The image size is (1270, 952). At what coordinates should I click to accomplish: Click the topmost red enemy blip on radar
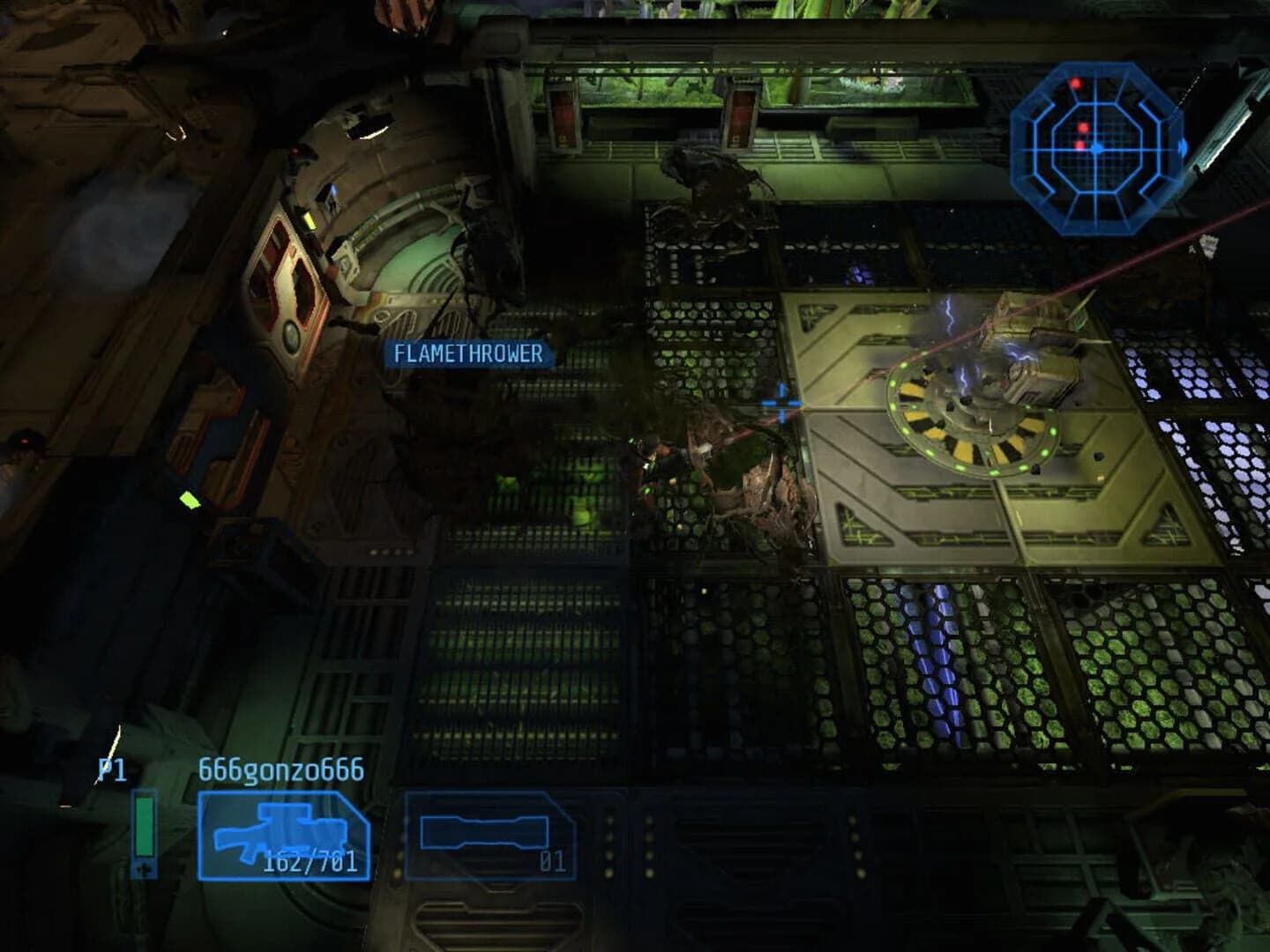coord(1076,83)
